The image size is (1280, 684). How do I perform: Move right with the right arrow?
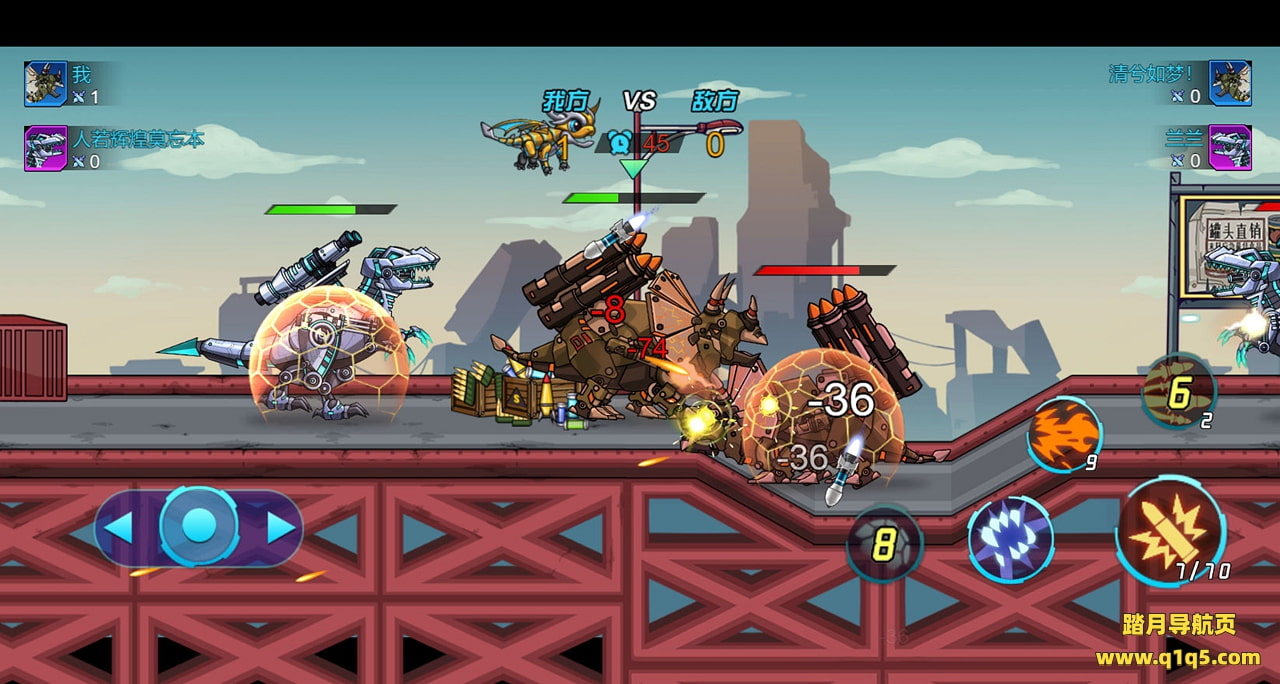pyautogui.click(x=279, y=527)
